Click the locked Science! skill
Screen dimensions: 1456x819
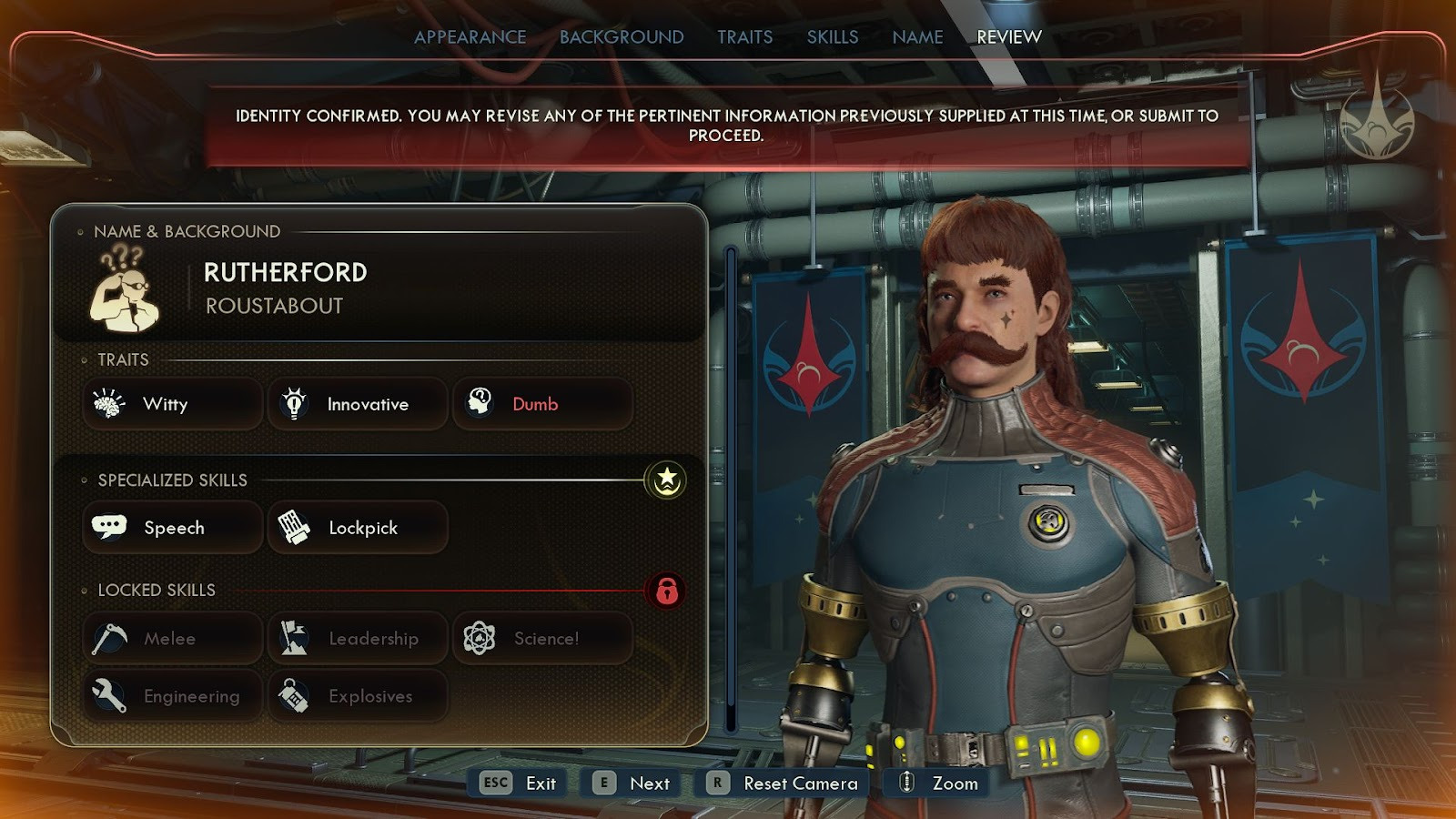click(542, 639)
